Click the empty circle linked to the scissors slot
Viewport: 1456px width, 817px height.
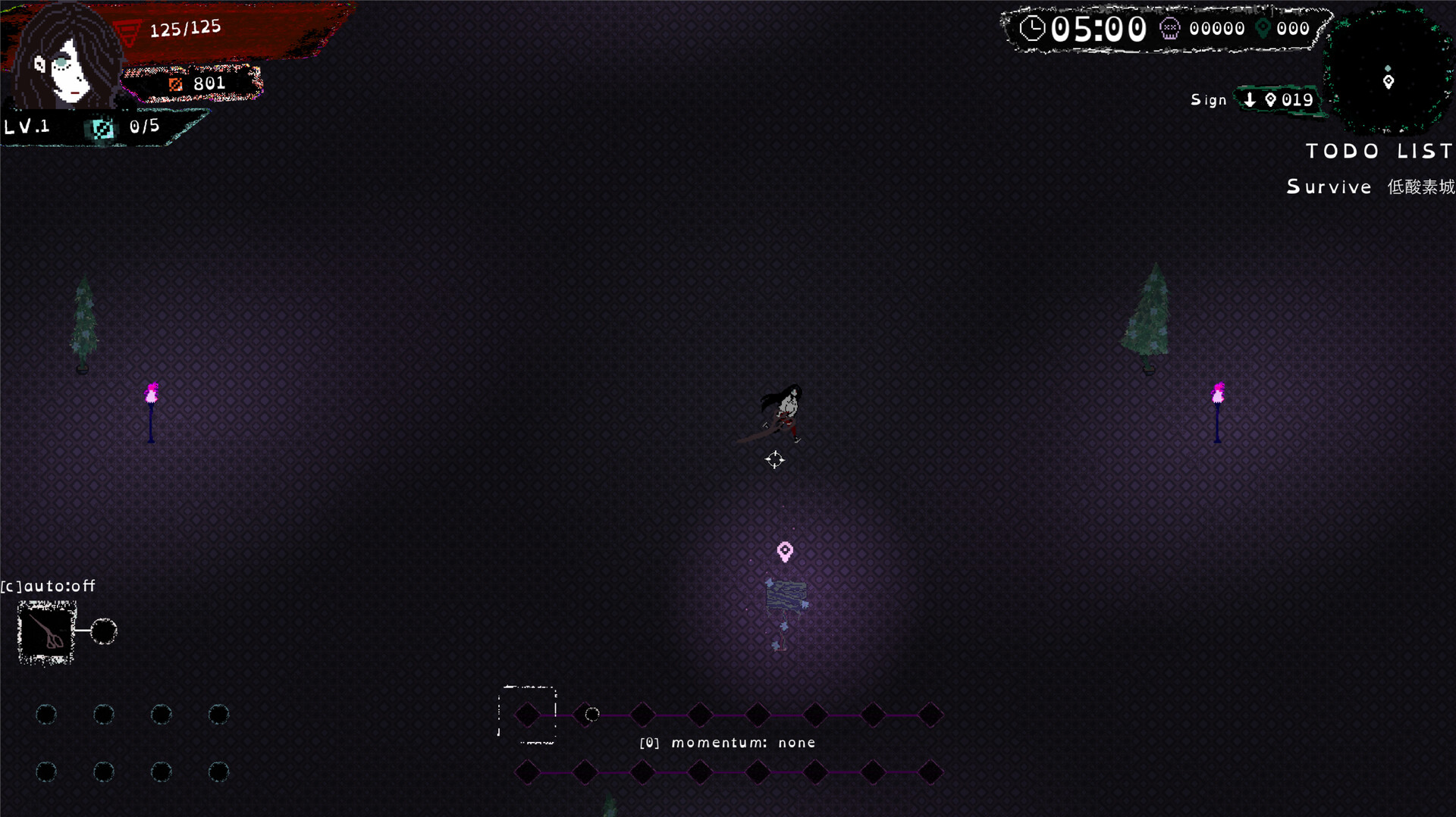(x=104, y=630)
